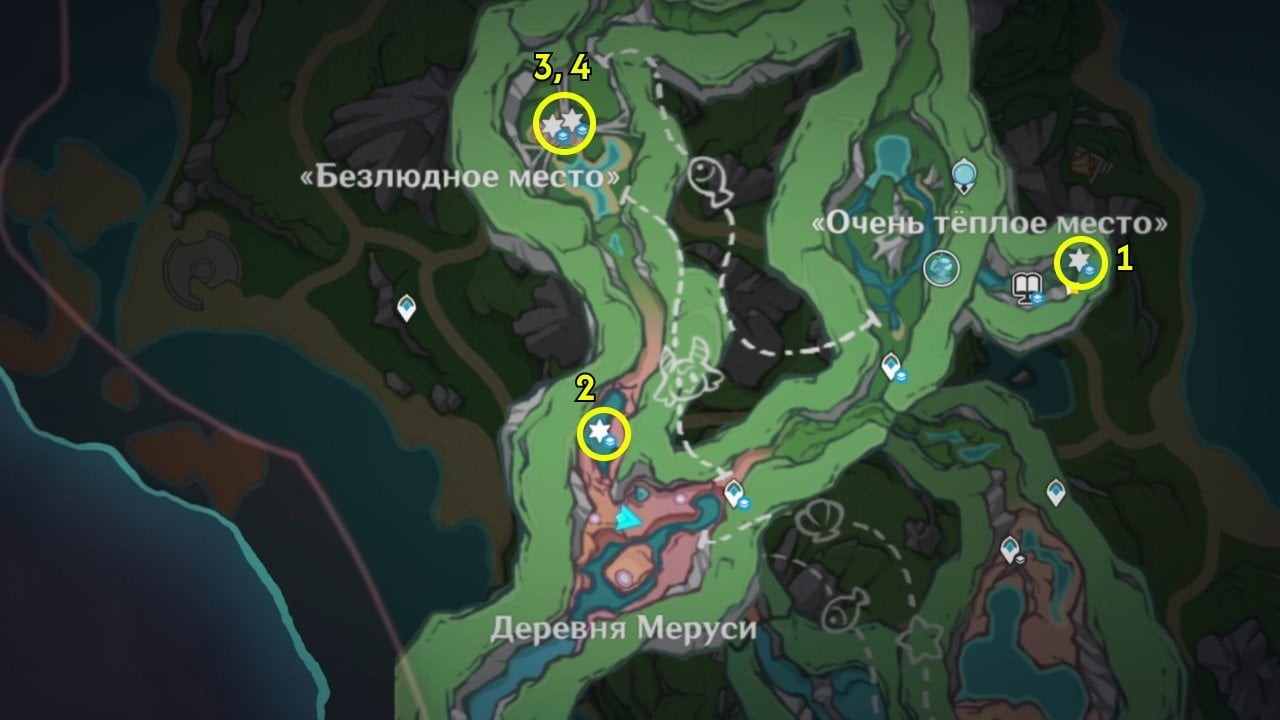Click the «Очень тёплое место» label

coord(988,224)
